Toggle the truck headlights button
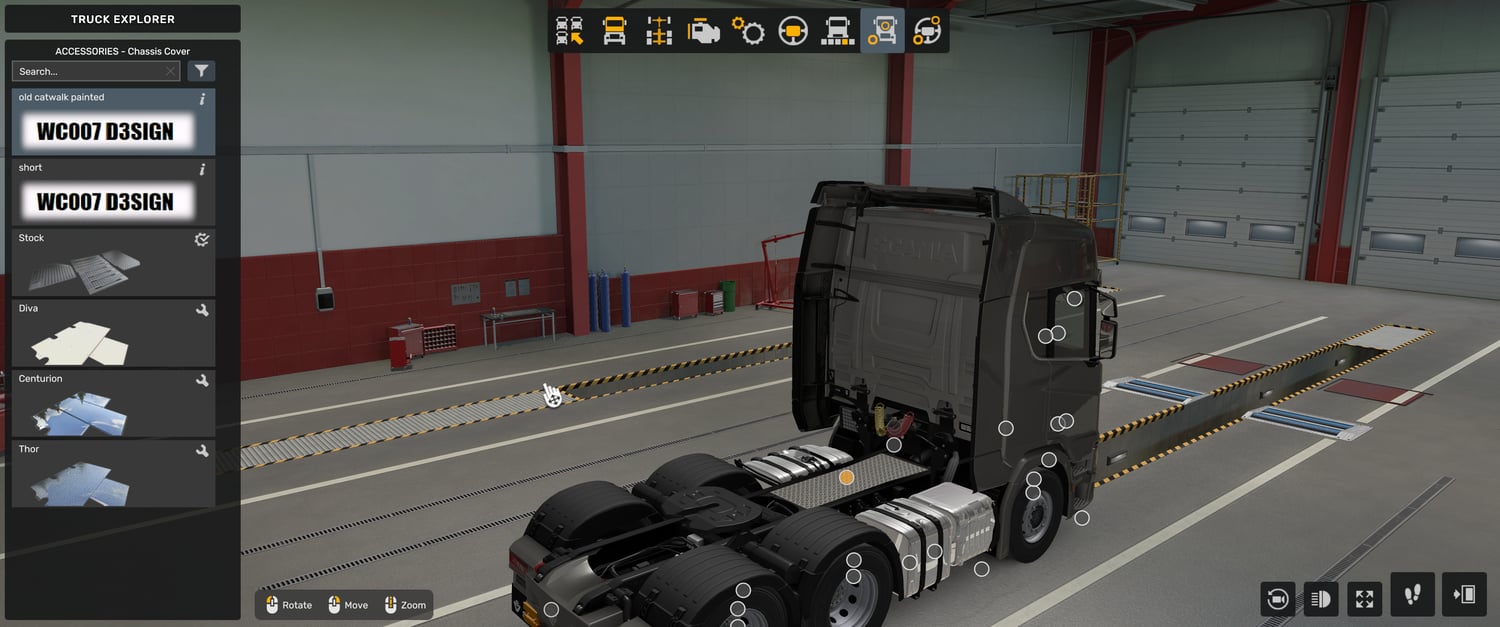 (x=1321, y=599)
